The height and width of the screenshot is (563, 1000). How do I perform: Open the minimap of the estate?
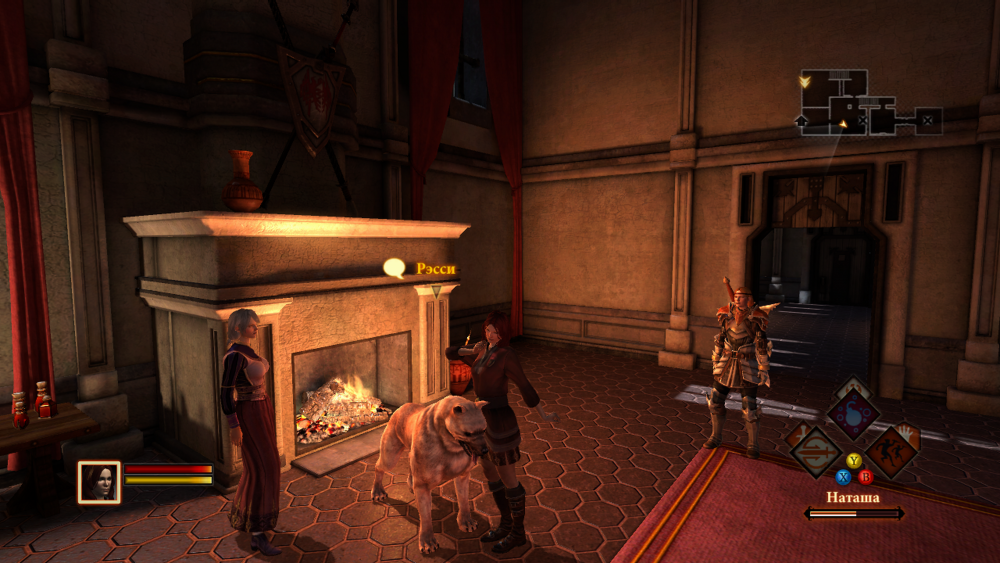pos(869,102)
